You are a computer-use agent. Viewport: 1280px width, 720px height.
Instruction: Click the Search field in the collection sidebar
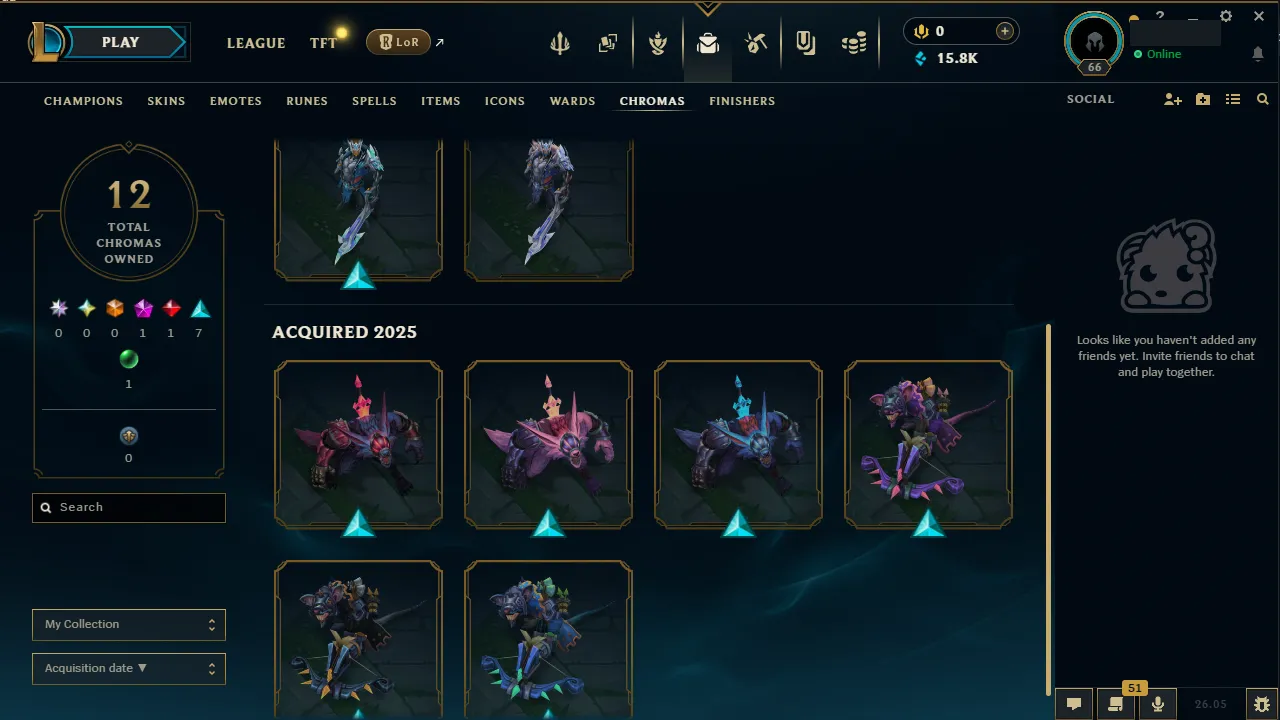pyautogui.click(x=128, y=507)
